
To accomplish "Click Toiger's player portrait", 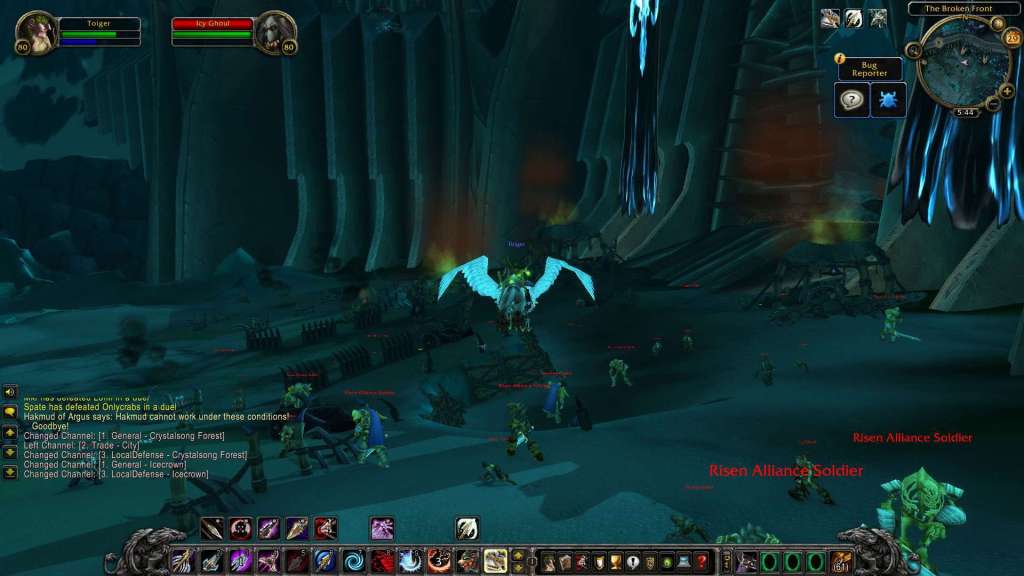I will (x=36, y=31).
